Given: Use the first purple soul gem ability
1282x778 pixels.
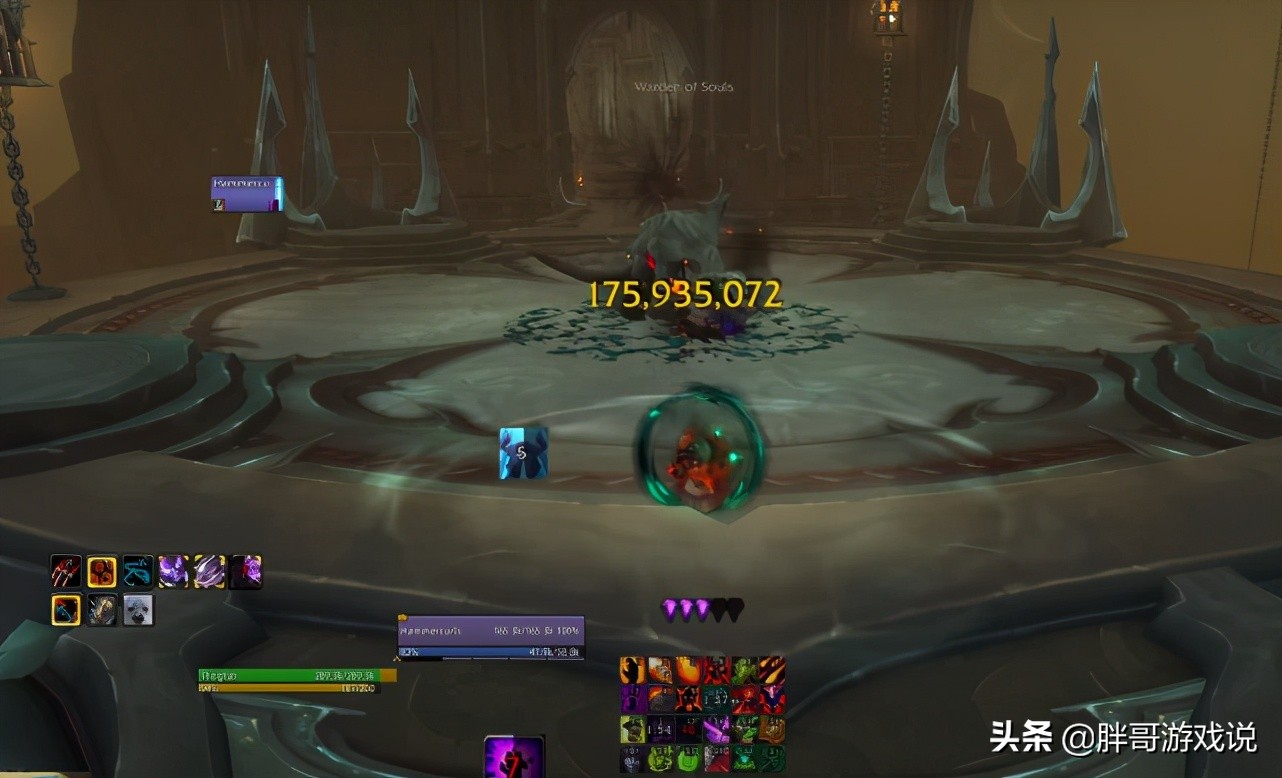Looking at the screenshot, I should pyautogui.click(x=172, y=572).
